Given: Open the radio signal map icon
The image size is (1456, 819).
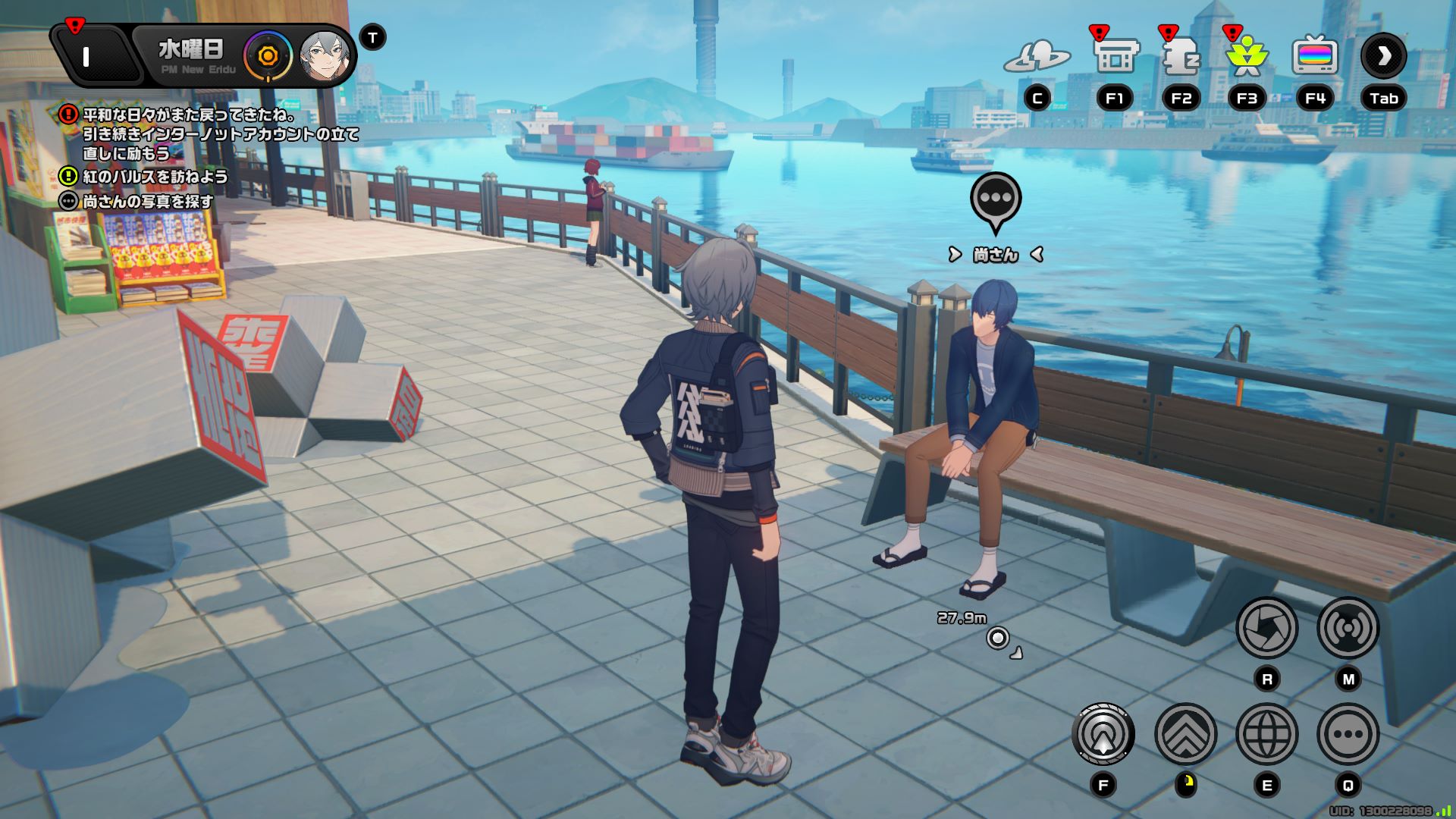Looking at the screenshot, I should (x=1348, y=628).
